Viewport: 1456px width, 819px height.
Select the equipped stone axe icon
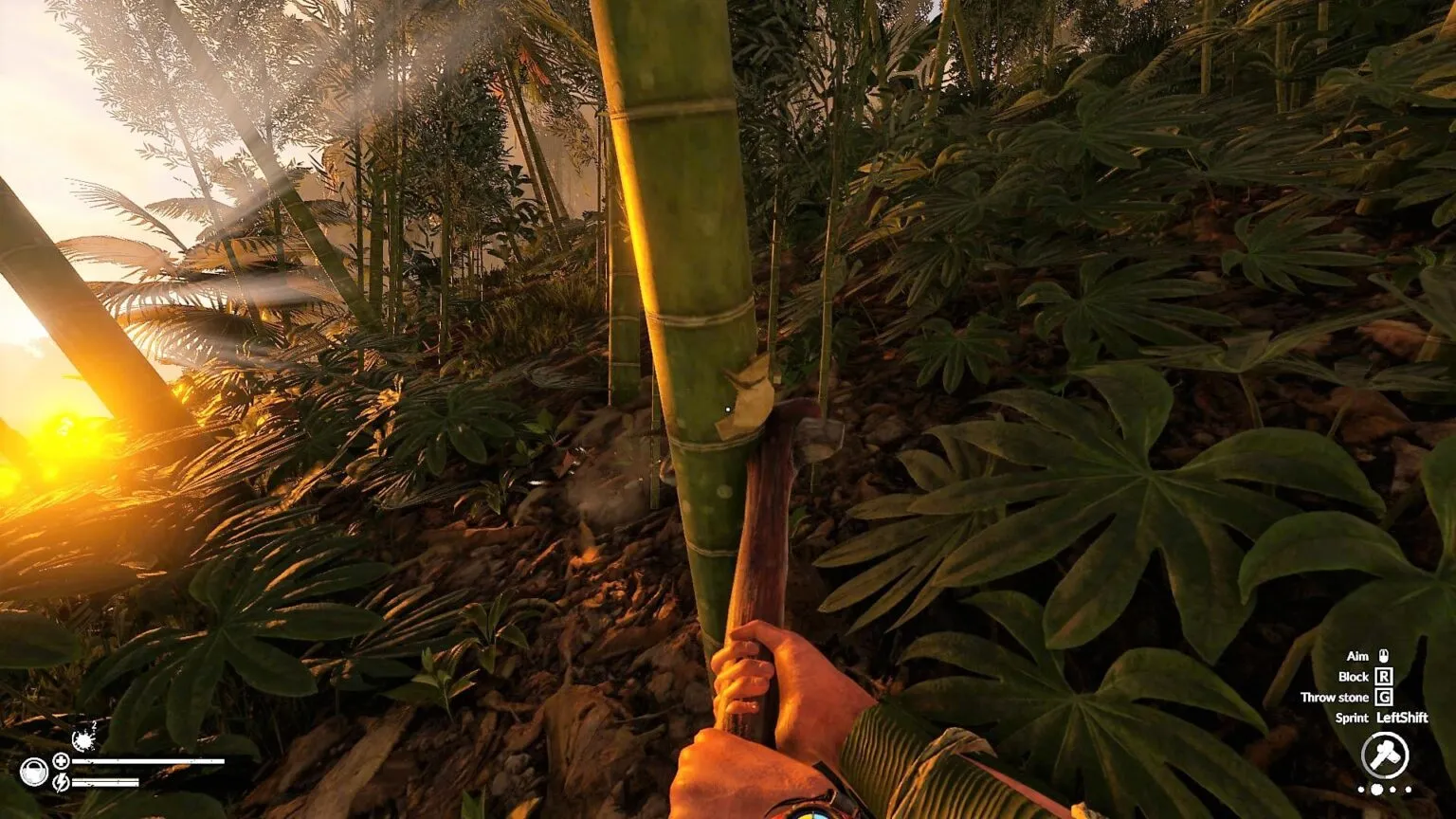pyautogui.click(x=1384, y=755)
